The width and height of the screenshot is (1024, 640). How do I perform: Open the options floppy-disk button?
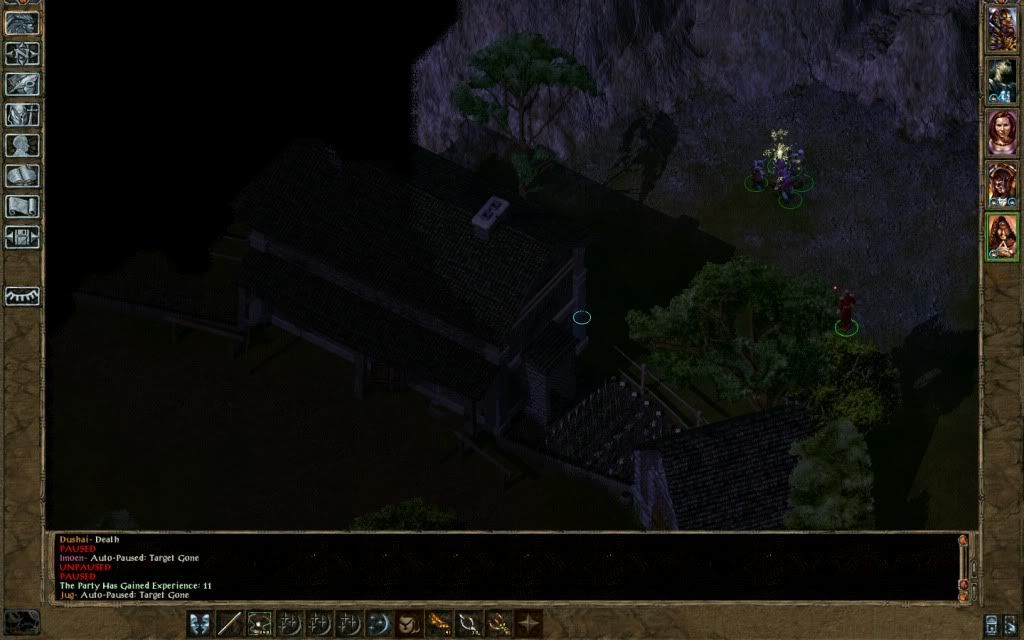22,237
